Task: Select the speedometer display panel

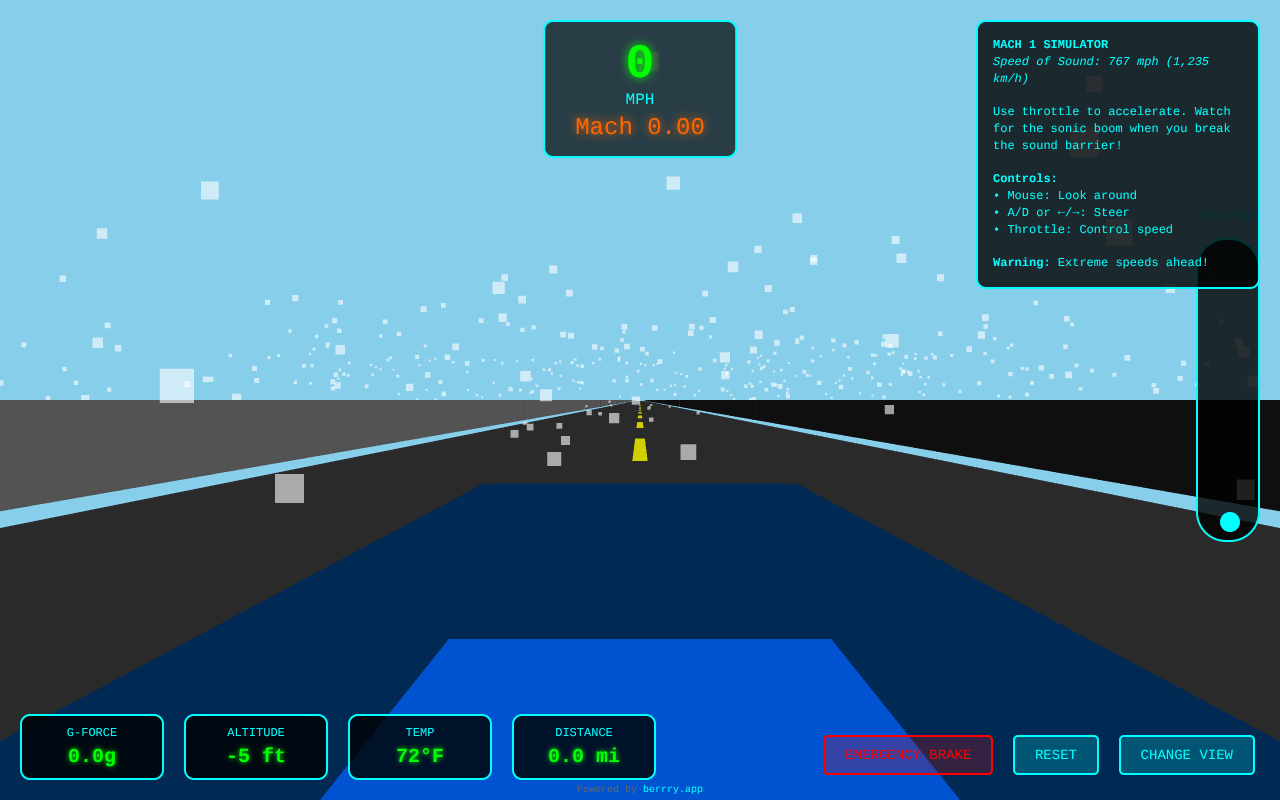Action: (x=640, y=89)
